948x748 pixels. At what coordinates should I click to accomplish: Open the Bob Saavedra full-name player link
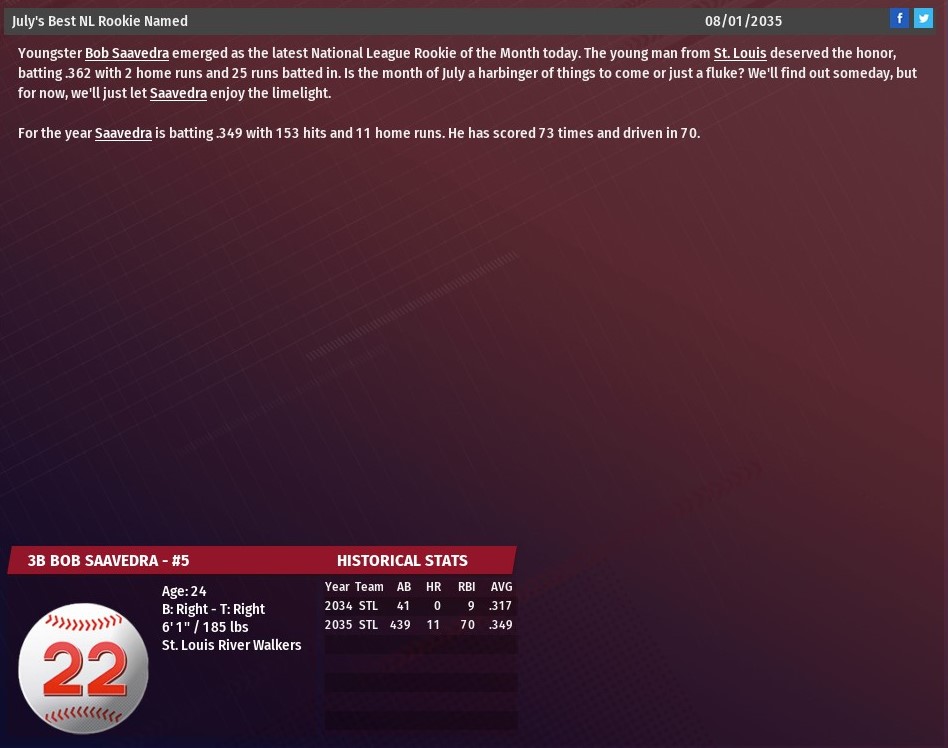coord(127,53)
